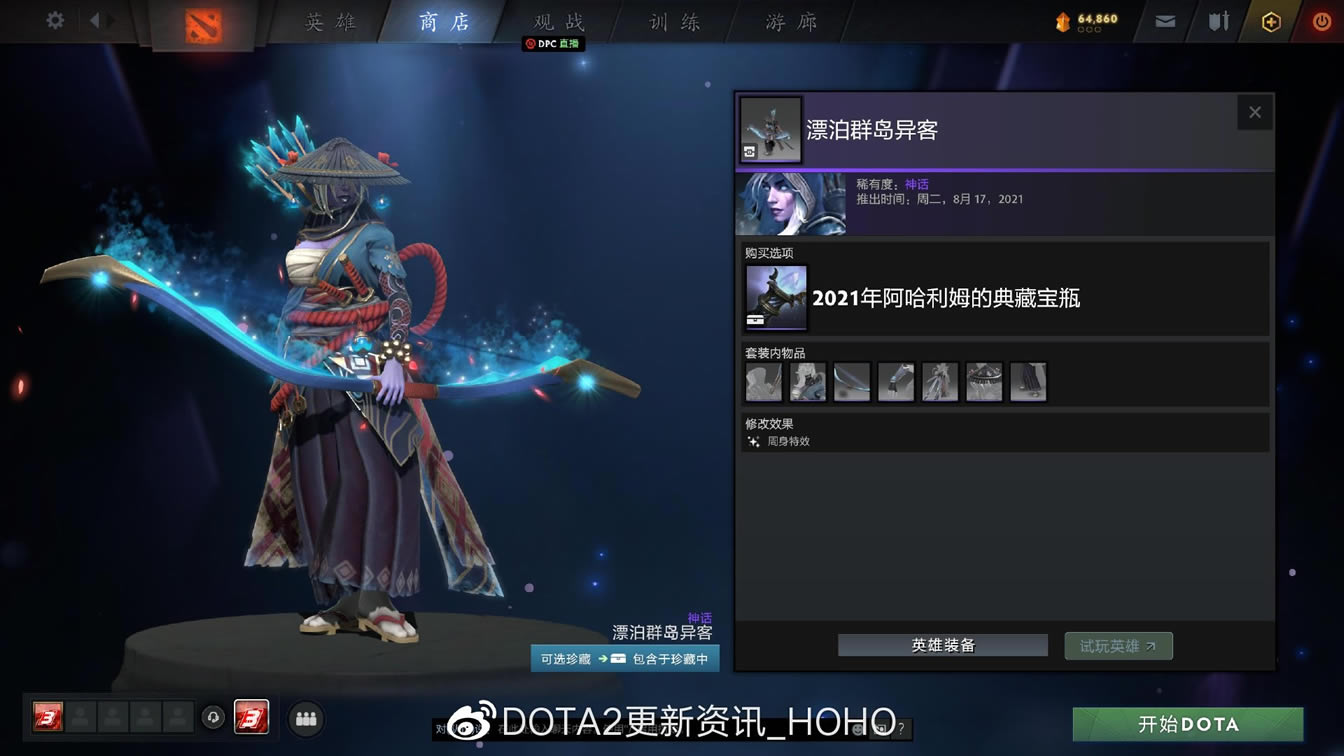This screenshot has width=1344, height=756.
Task: Select the first item thumbnail under 套装内物品
Action: (763, 381)
